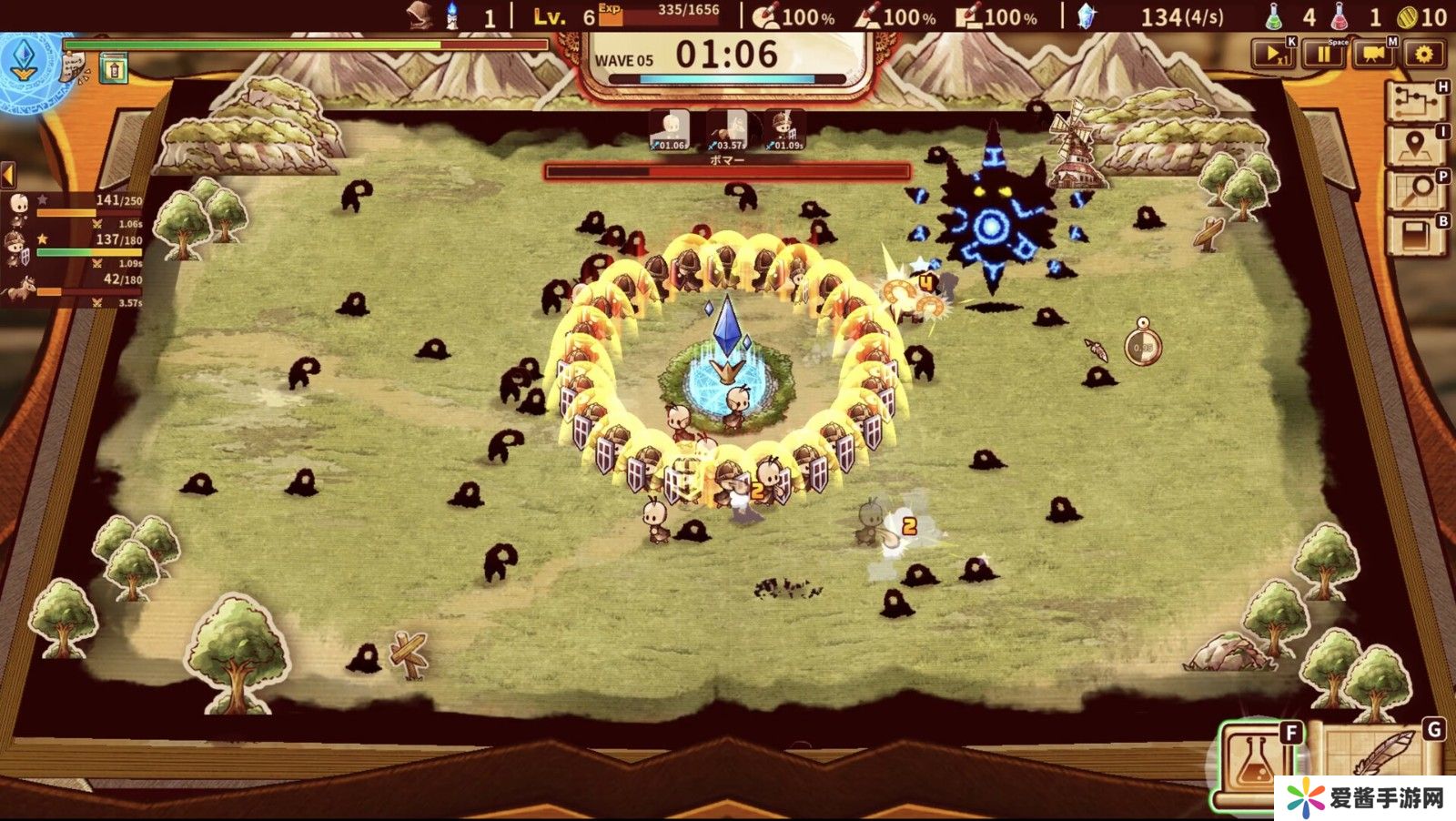
Task: Select the first unit cooldown portrait
Action: point(671,130)
